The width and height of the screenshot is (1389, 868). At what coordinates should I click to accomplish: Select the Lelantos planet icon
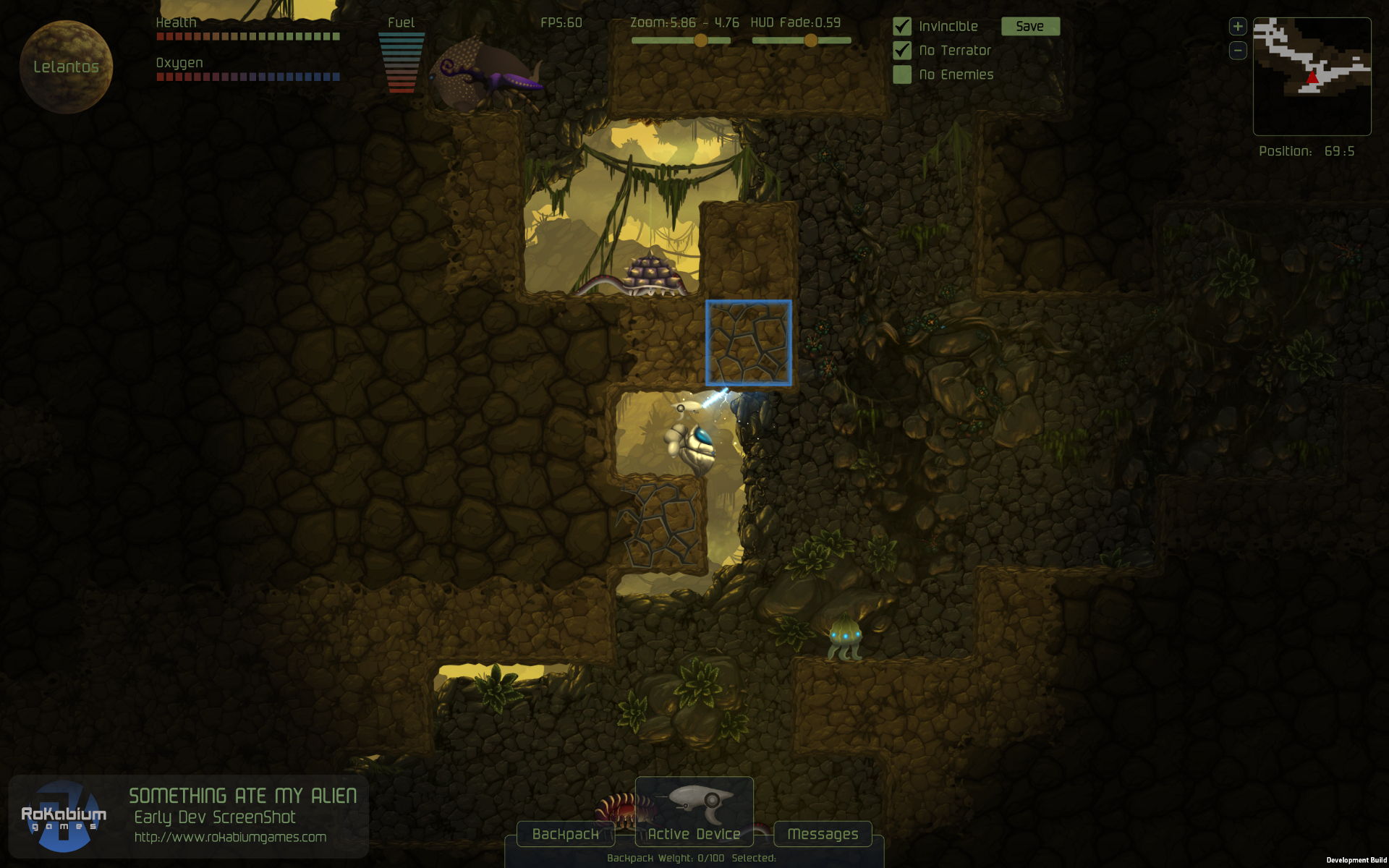(66, 67)
